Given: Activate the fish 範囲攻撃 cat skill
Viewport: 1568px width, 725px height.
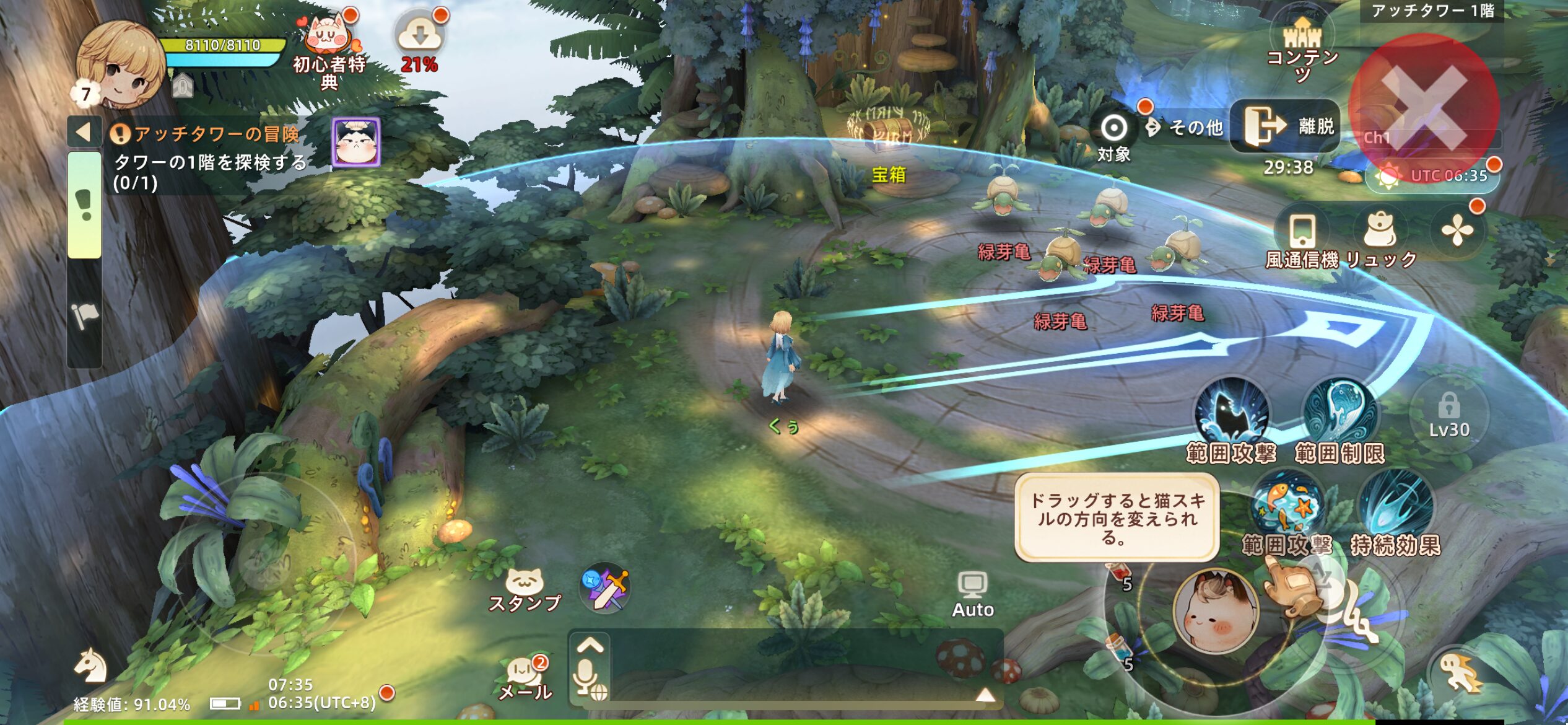Looking at the screenshot, I should tap(1287, 508).
